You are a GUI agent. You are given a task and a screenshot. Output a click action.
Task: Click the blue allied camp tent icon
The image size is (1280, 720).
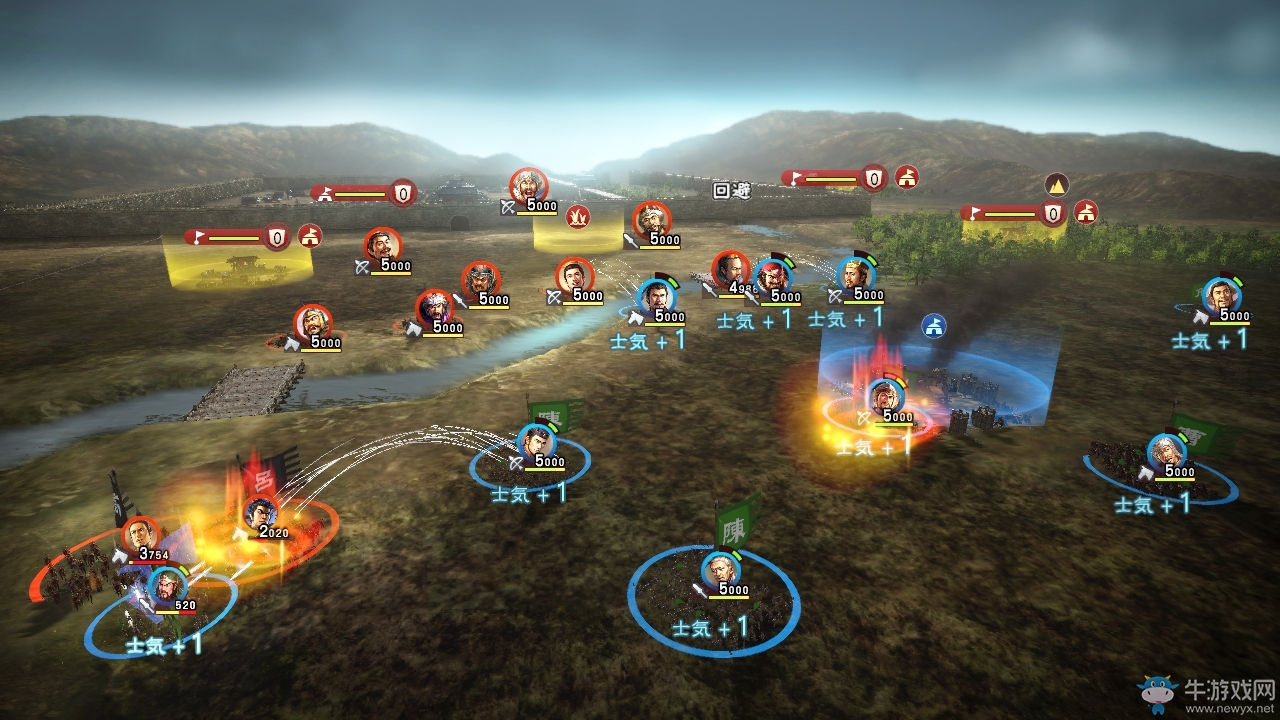934,326
